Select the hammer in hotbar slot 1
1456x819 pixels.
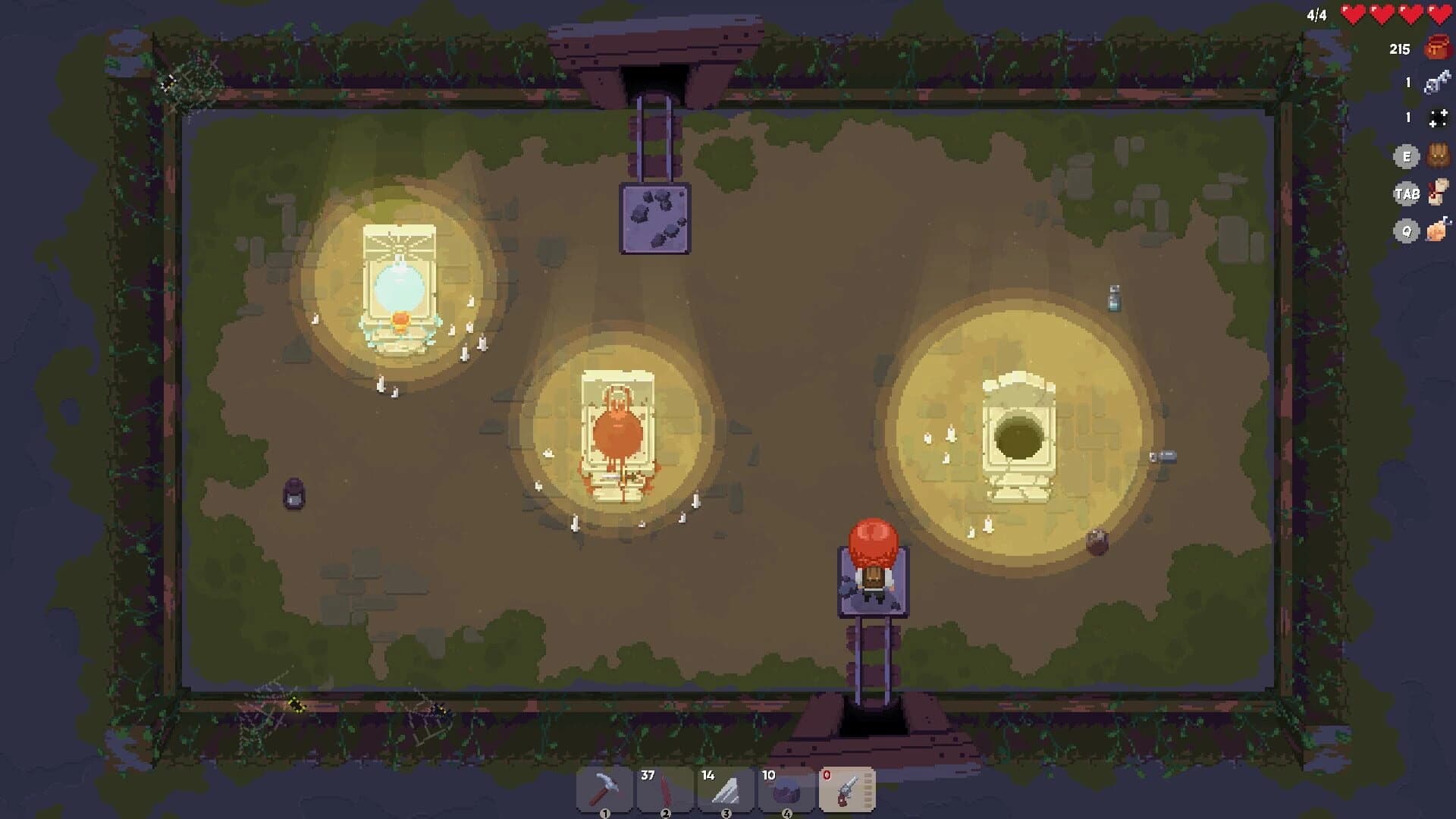coord(605,787)
